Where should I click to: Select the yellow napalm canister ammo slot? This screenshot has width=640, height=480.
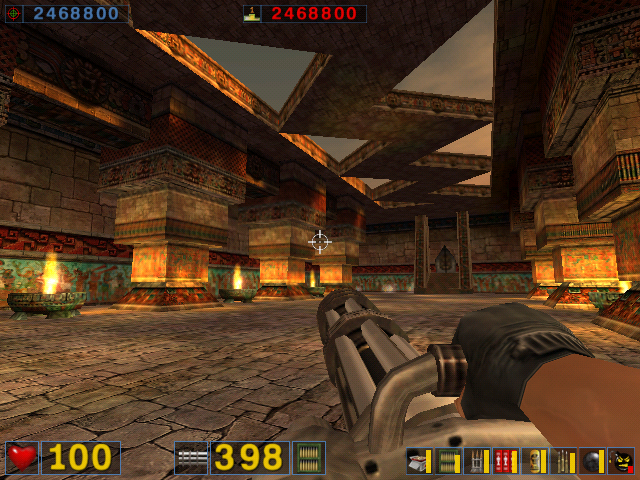535,461
